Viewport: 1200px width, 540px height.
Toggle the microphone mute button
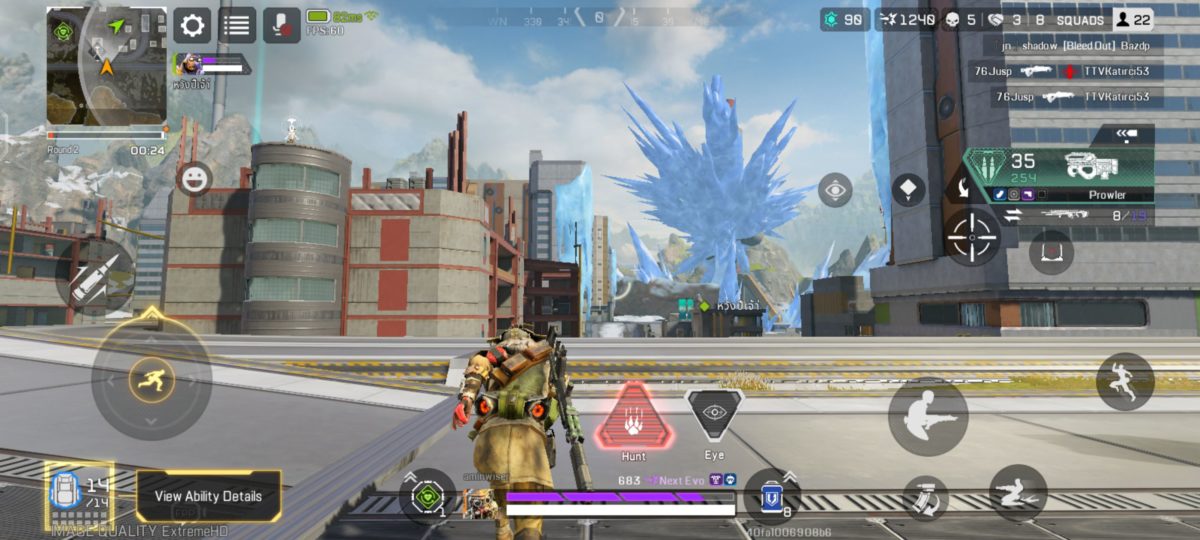(x=282, y=25)
